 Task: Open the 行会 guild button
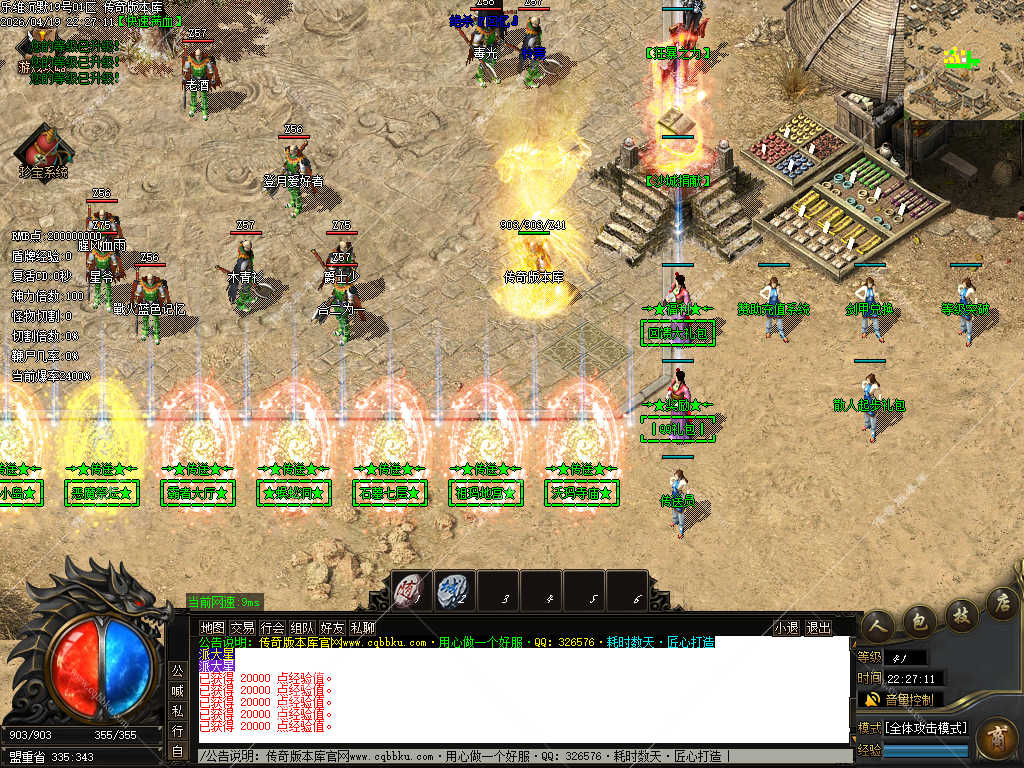pos(272,628)
